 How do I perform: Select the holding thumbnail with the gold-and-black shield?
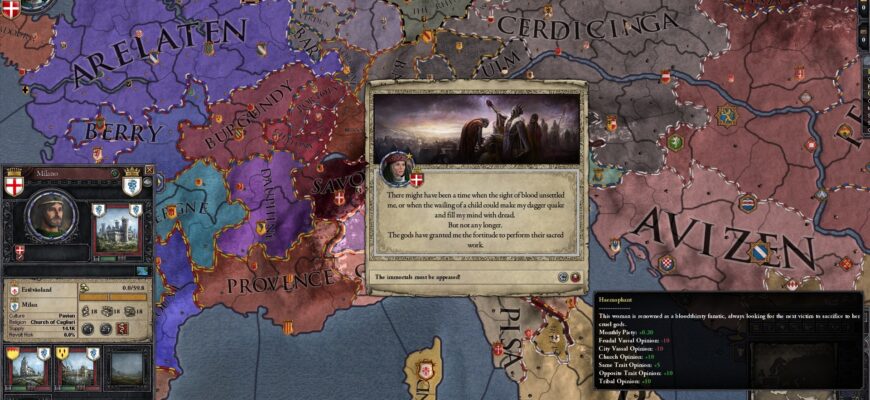tap(76, 366)
